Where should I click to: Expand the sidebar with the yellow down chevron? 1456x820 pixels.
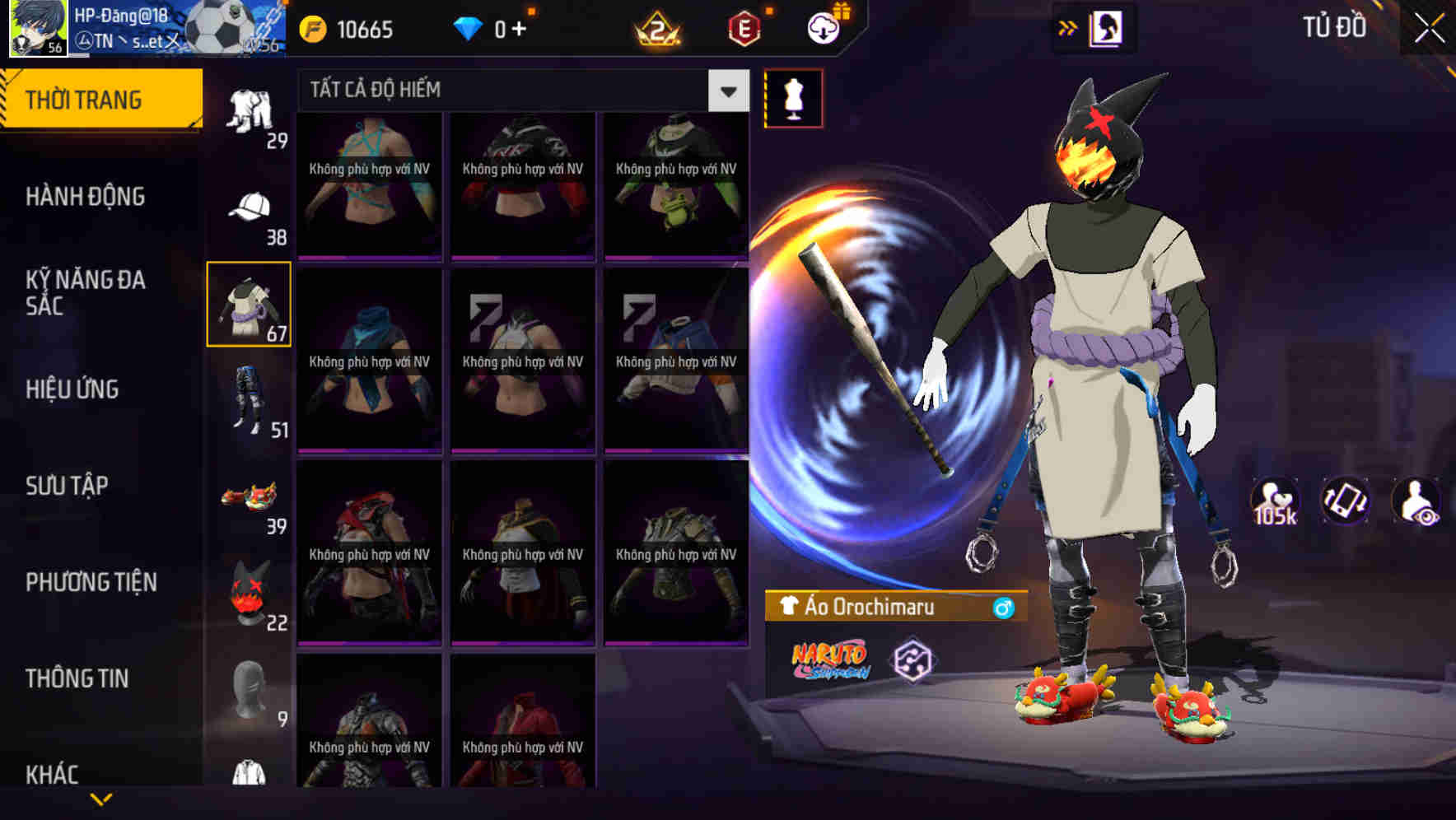[x=99, y=797]
